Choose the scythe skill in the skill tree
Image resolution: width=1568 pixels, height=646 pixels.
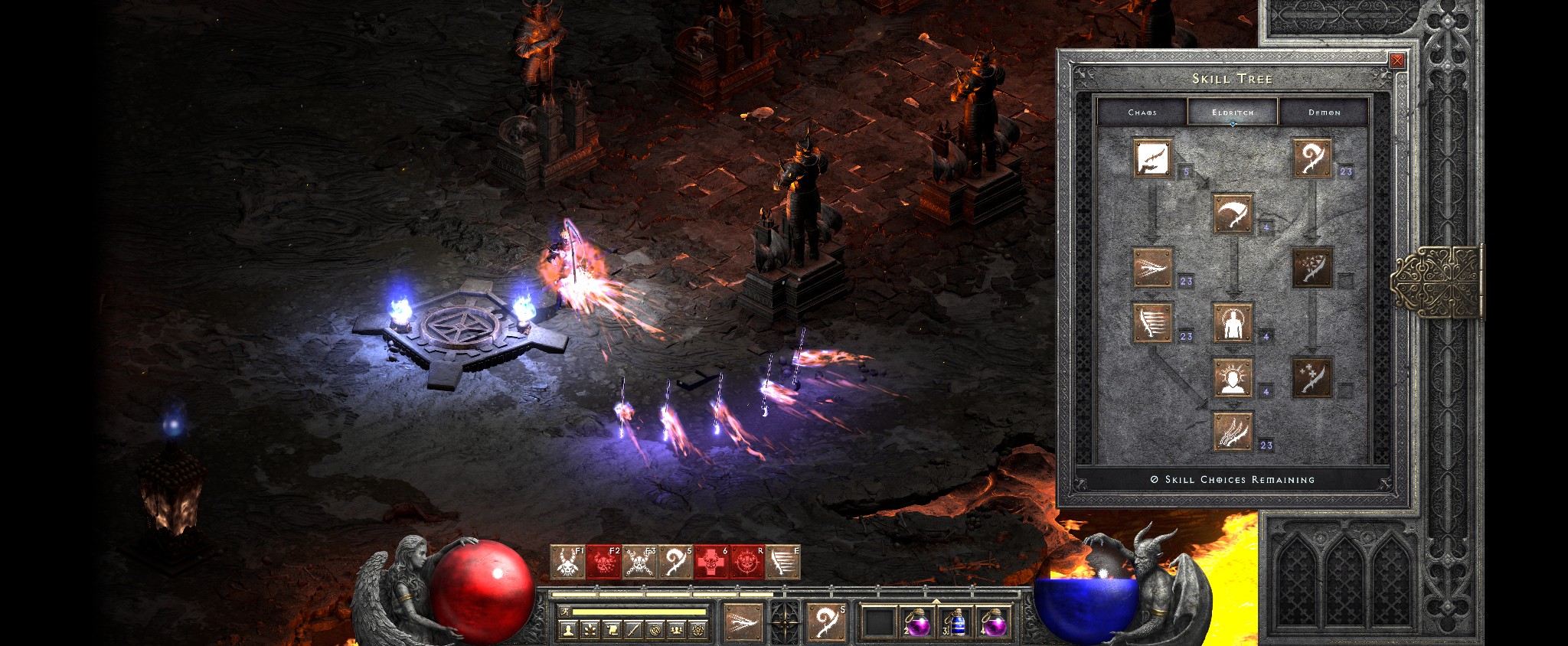coord(1233,214)
